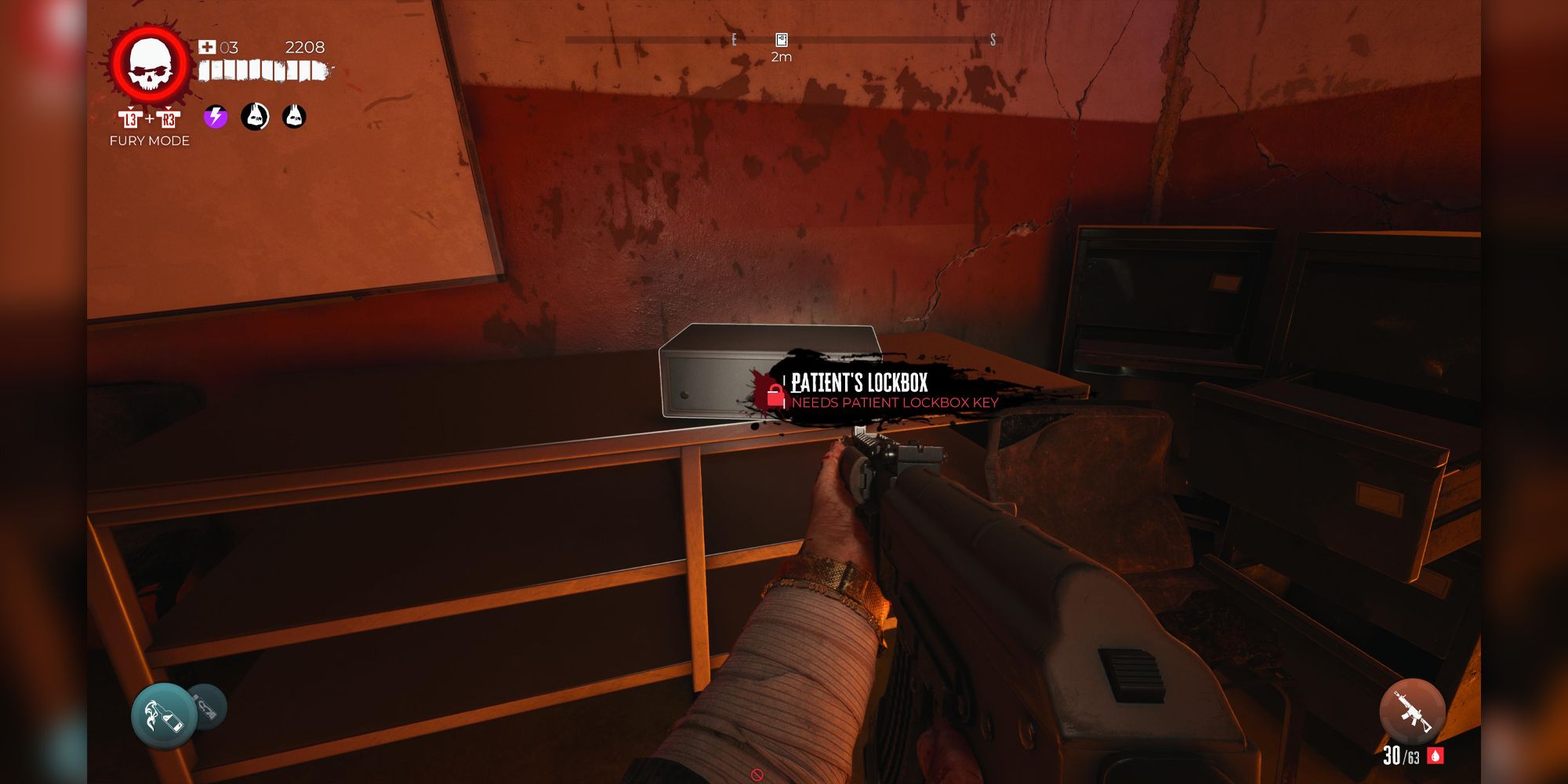
Task: Expand the 2m distance marker label
Action: (782, 58)
